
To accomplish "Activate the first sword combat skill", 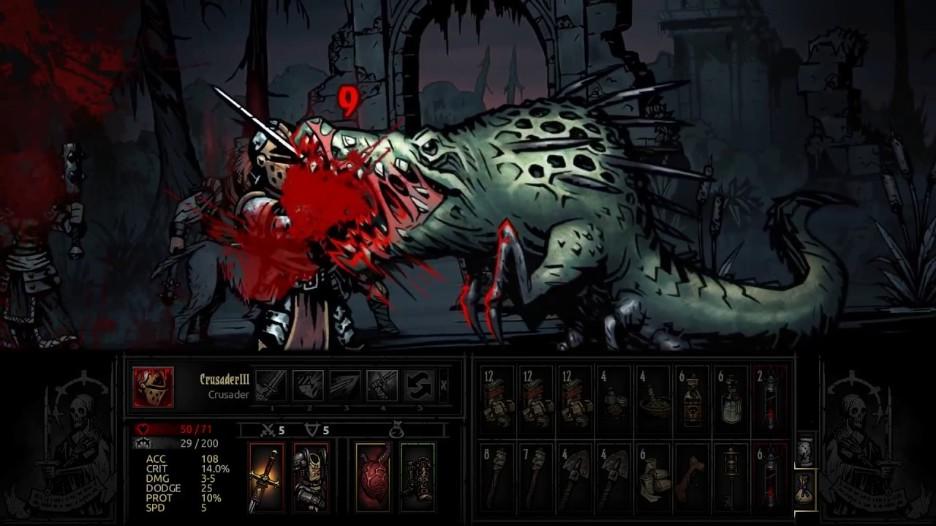I will click(271, 385).
